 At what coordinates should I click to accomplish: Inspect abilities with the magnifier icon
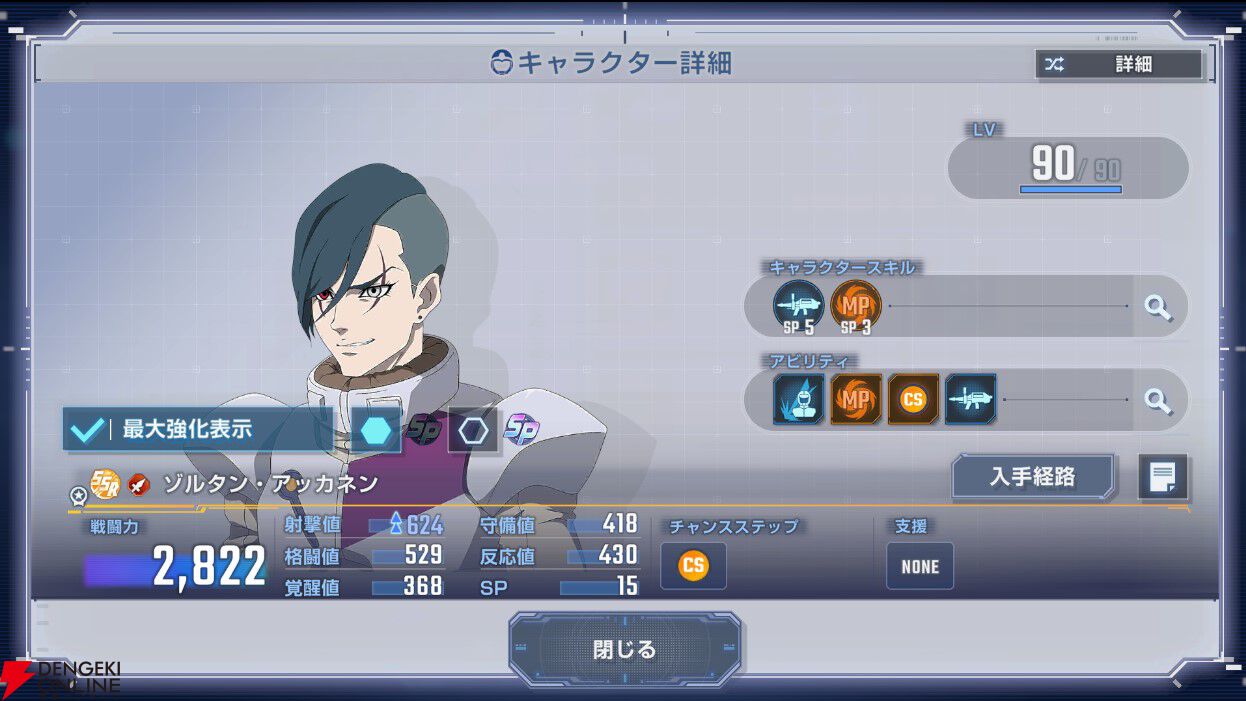pos(1158,401)
